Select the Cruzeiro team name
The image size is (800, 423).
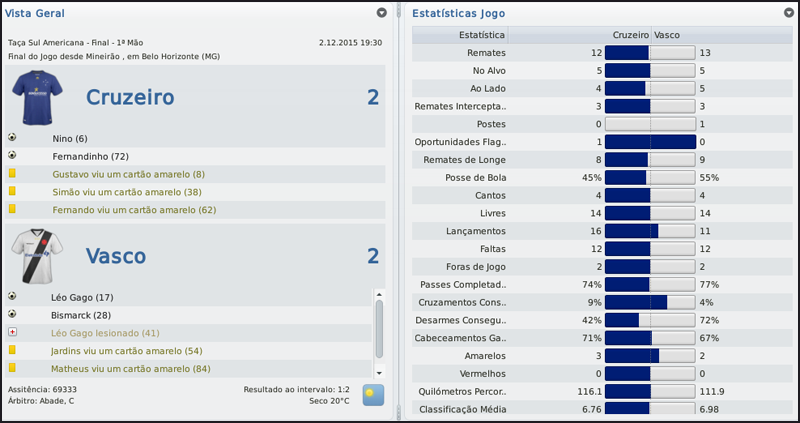point(130,97)
